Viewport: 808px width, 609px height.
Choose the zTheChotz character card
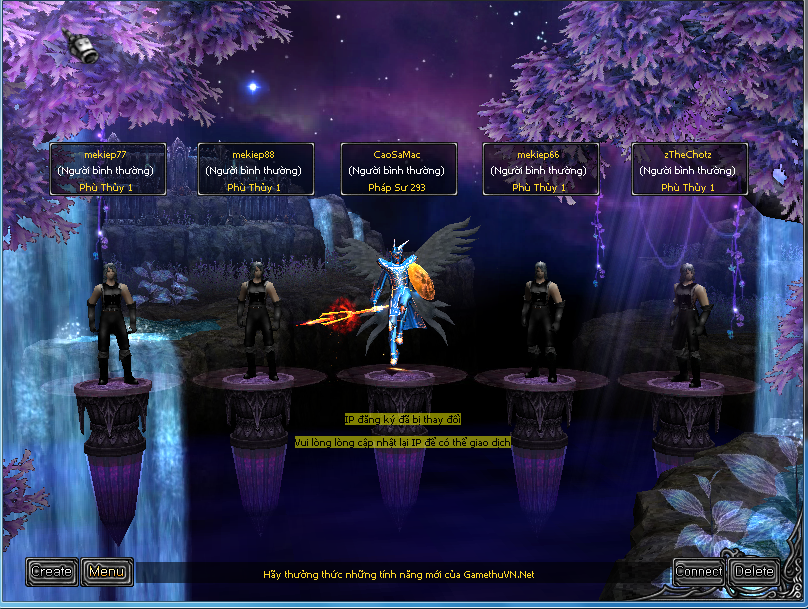tap(689, 170)
